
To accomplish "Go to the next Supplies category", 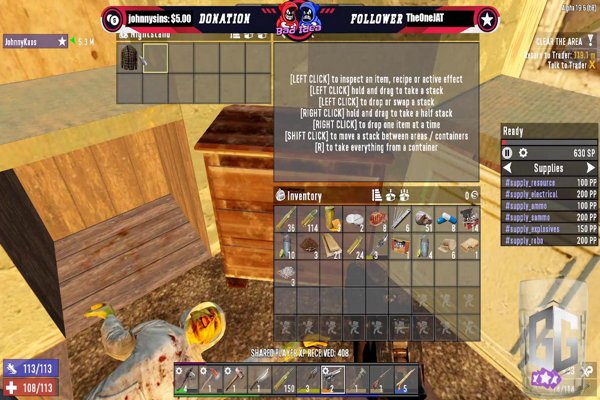I will click(588, 168).
